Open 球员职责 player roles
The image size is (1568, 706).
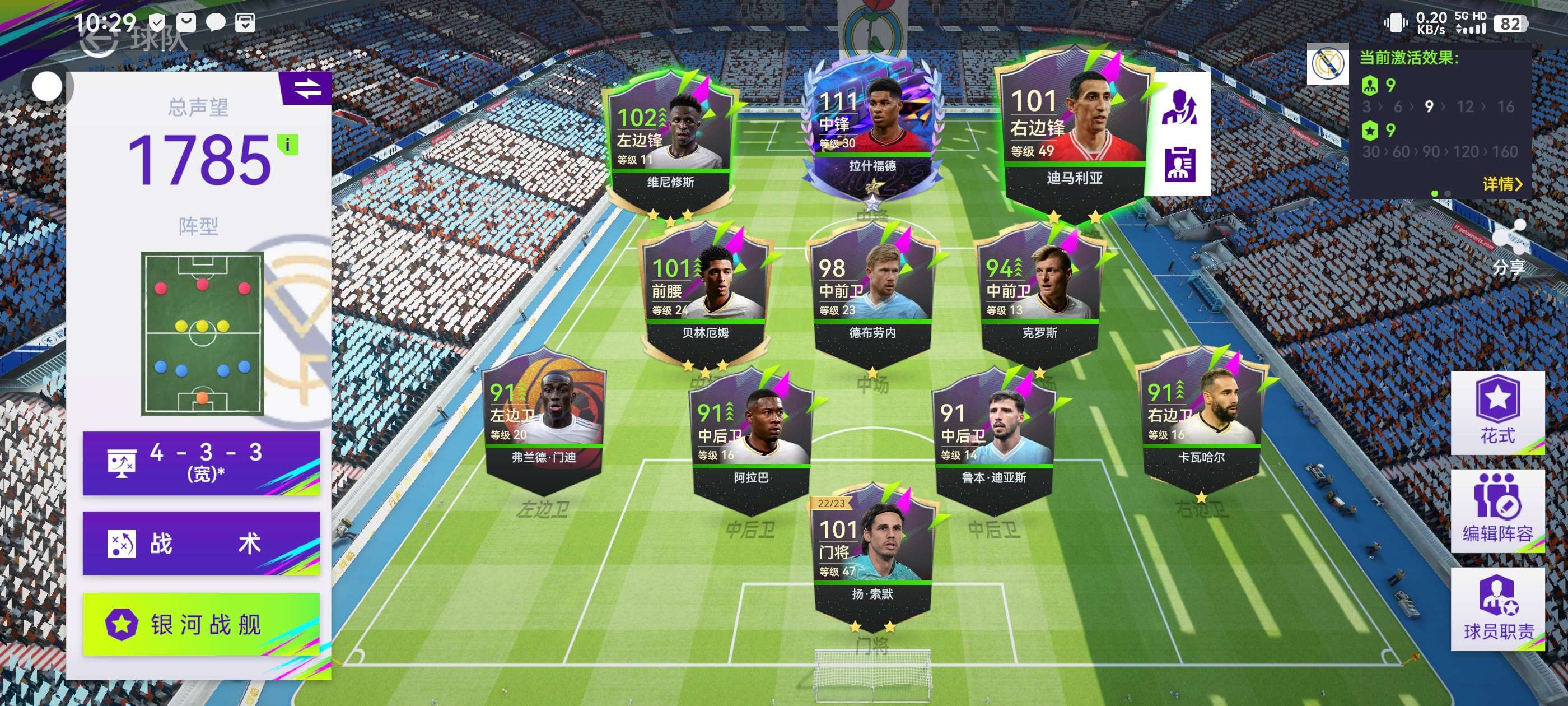pos(1497,609)
